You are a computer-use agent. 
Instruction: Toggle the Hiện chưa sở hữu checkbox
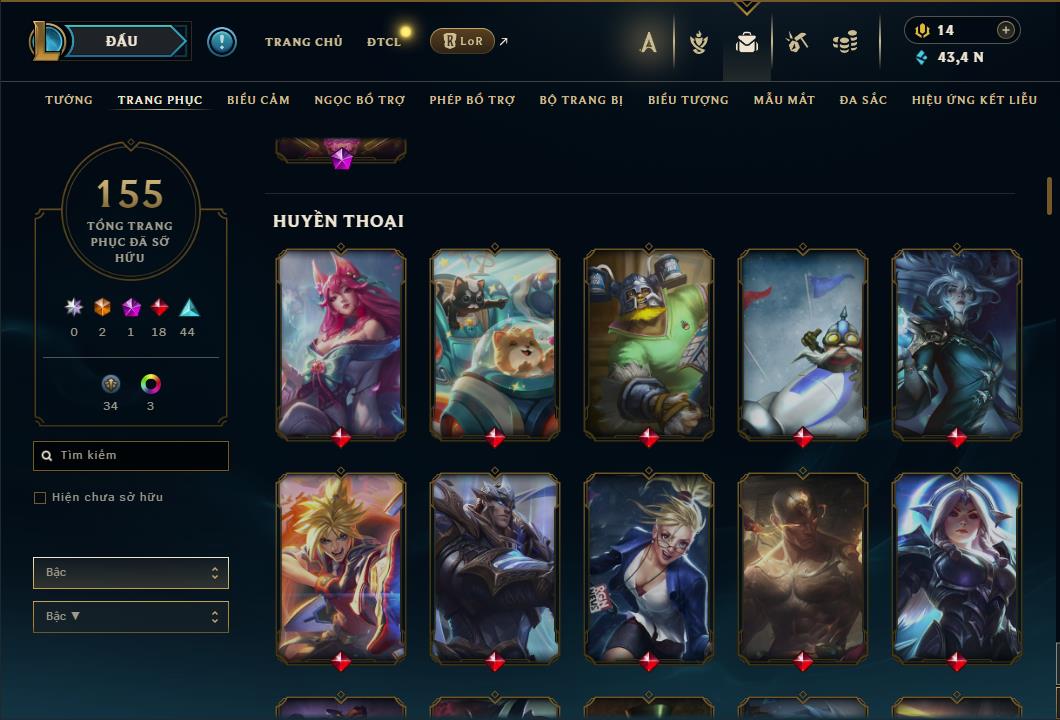pos(40,498)
